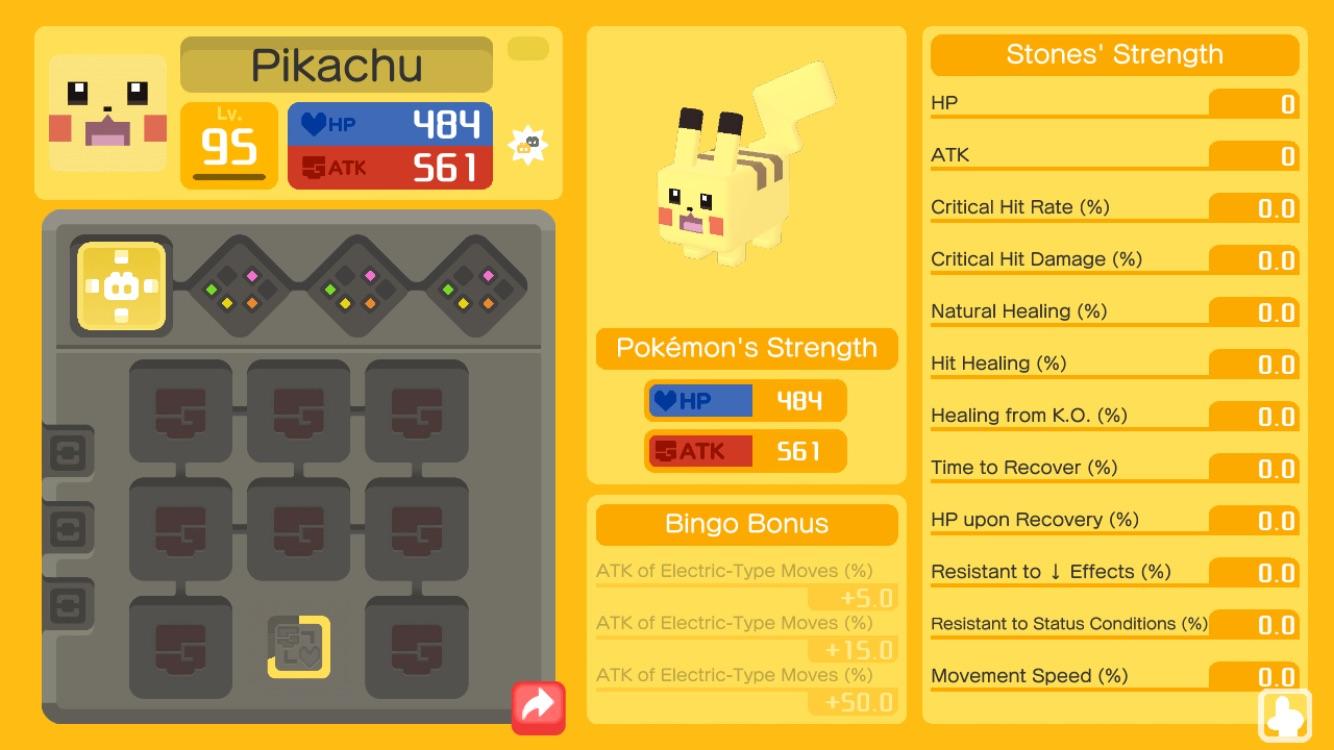Image resolution: width=1334 pixels, height=750 pixels.
Task: Expand the Stones' Strength panel header
Action: (x=1113, y=54)
